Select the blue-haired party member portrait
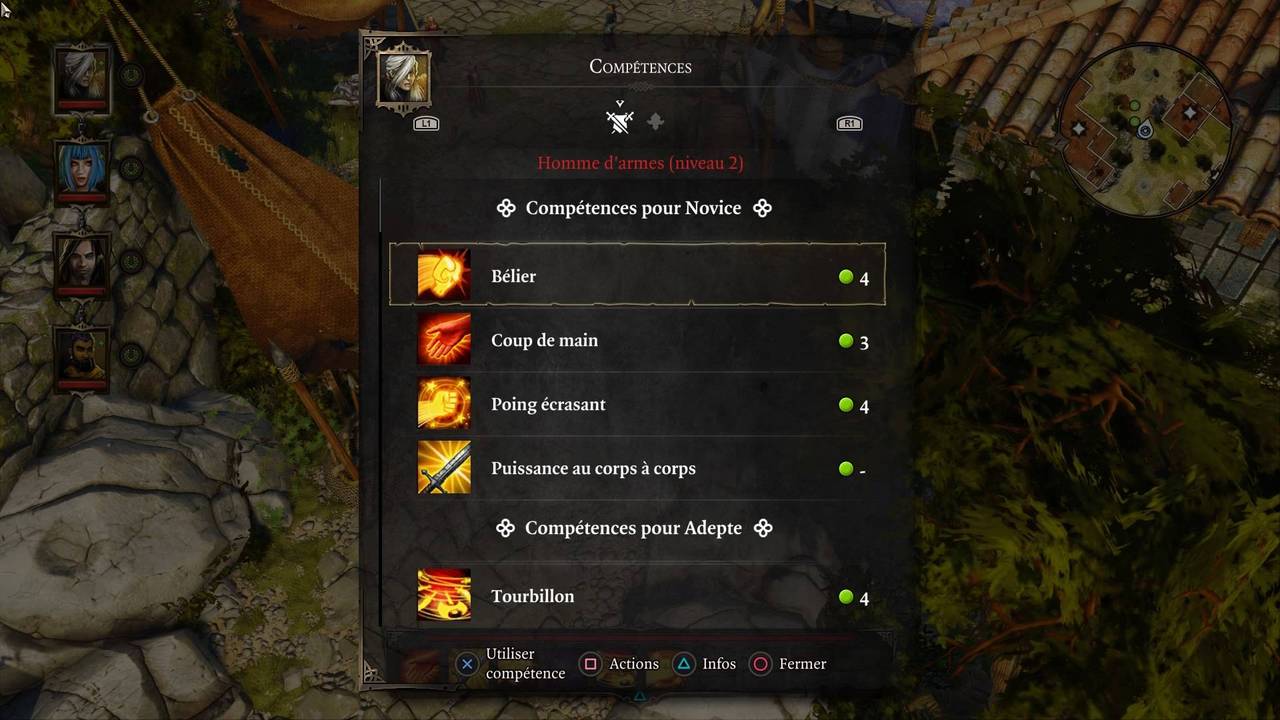1280x720 pixels. tap(82, 168)
